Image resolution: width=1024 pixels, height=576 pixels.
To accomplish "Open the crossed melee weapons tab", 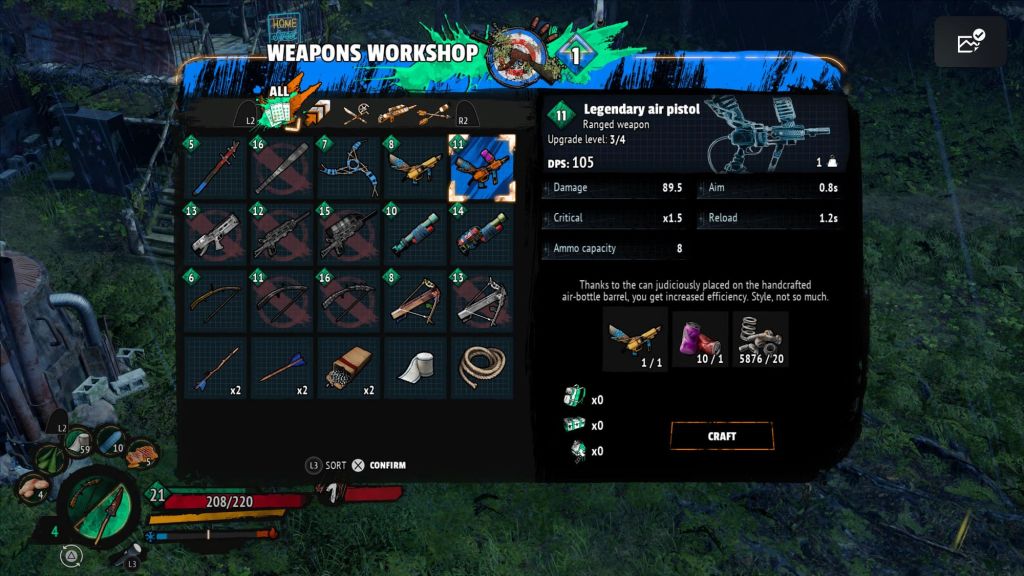I will (x=356, y=114).
